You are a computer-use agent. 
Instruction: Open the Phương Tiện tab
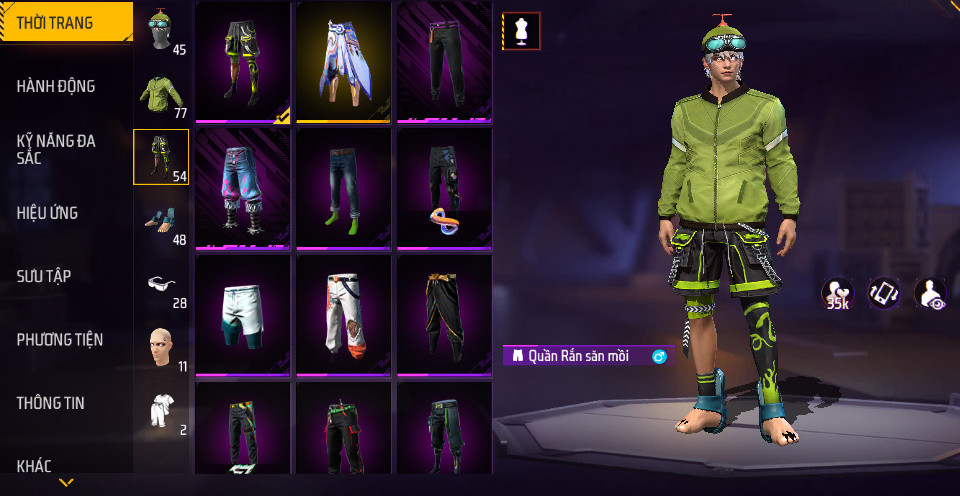click(x=60, y=340)
